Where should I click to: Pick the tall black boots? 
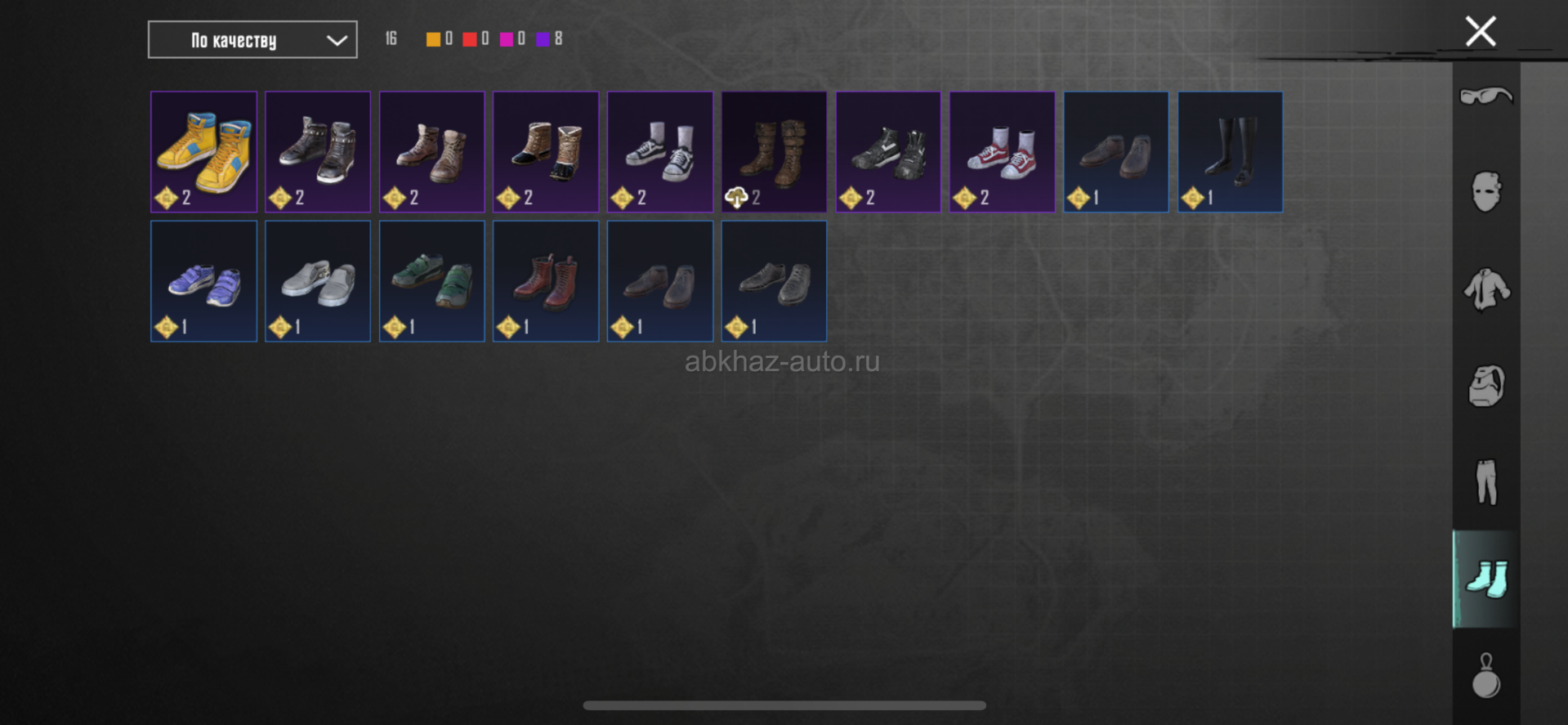point(1230,152)
